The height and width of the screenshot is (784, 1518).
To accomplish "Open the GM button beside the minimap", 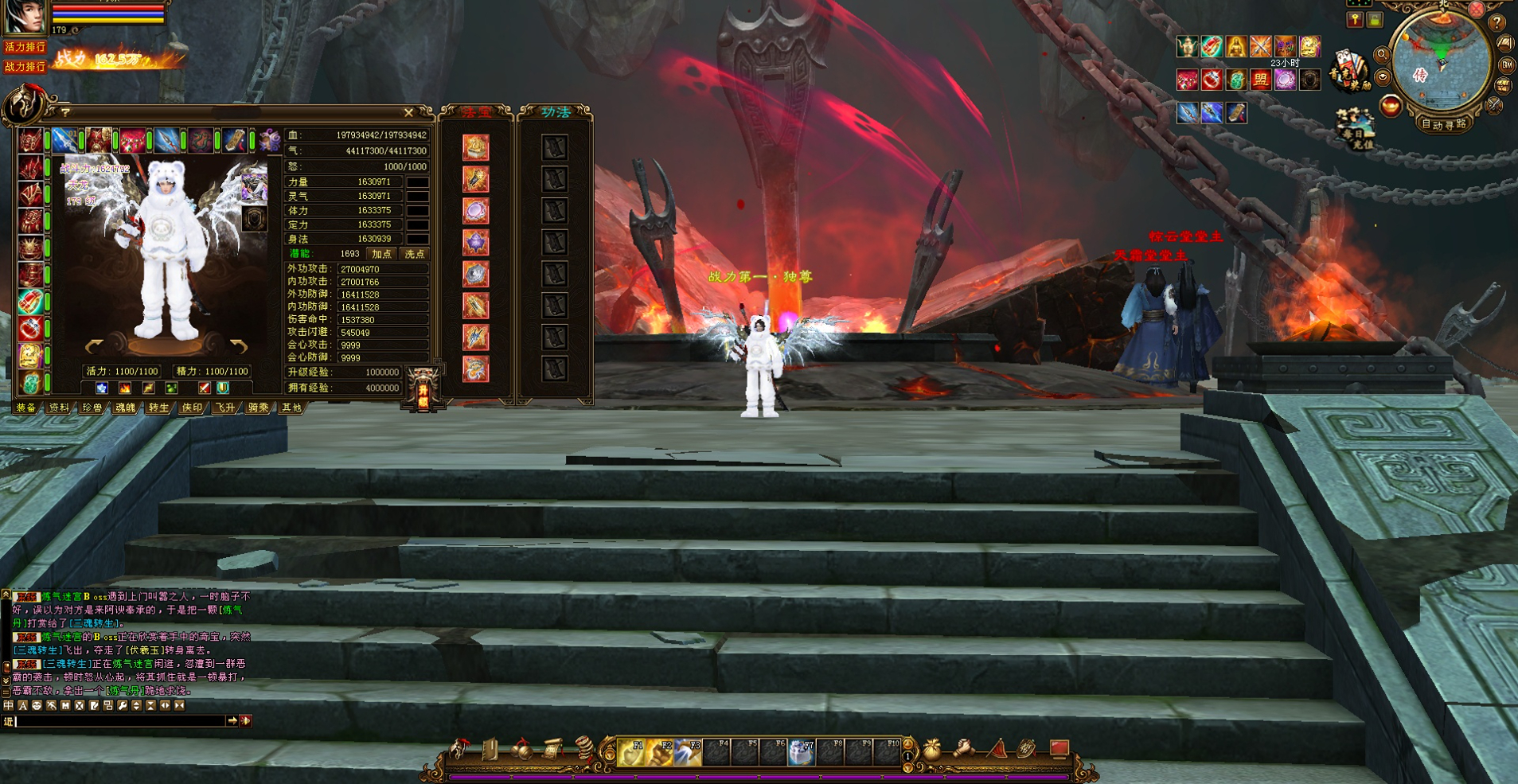I will point(1507,65).
